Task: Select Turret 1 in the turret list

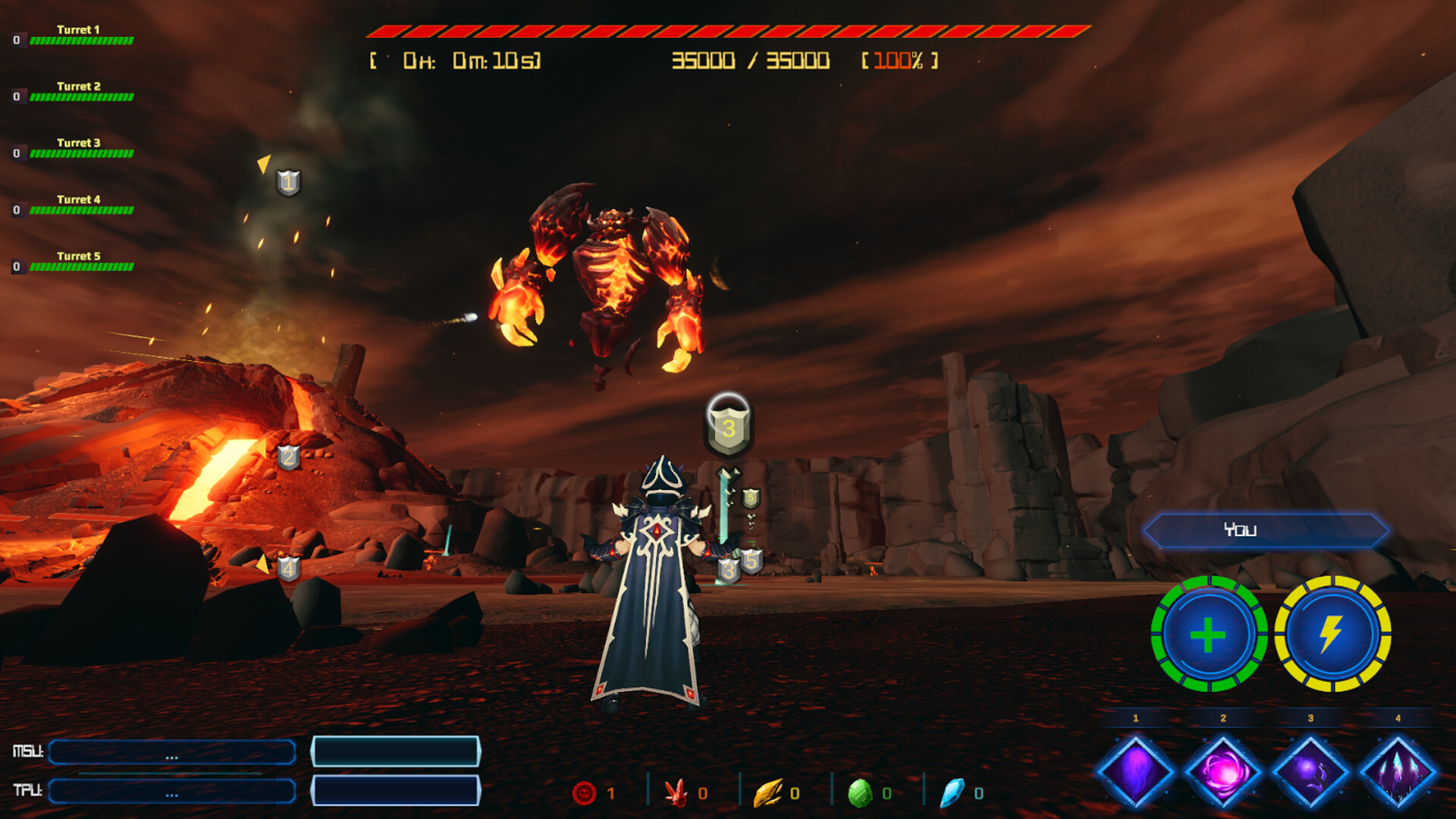Action: tap(78, 35)
